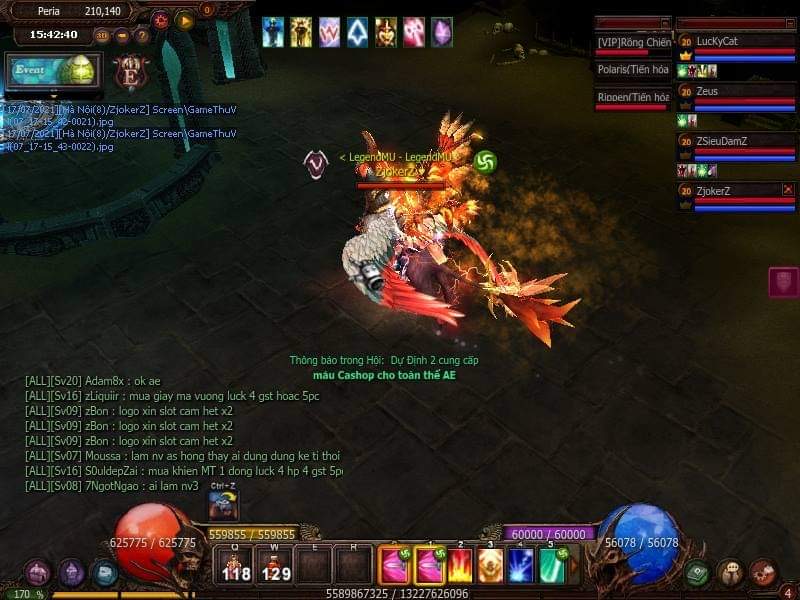The height and width of the screenshot is (600, 800).
Task: Open the red gear settings button
Action: tap(161, 19)
